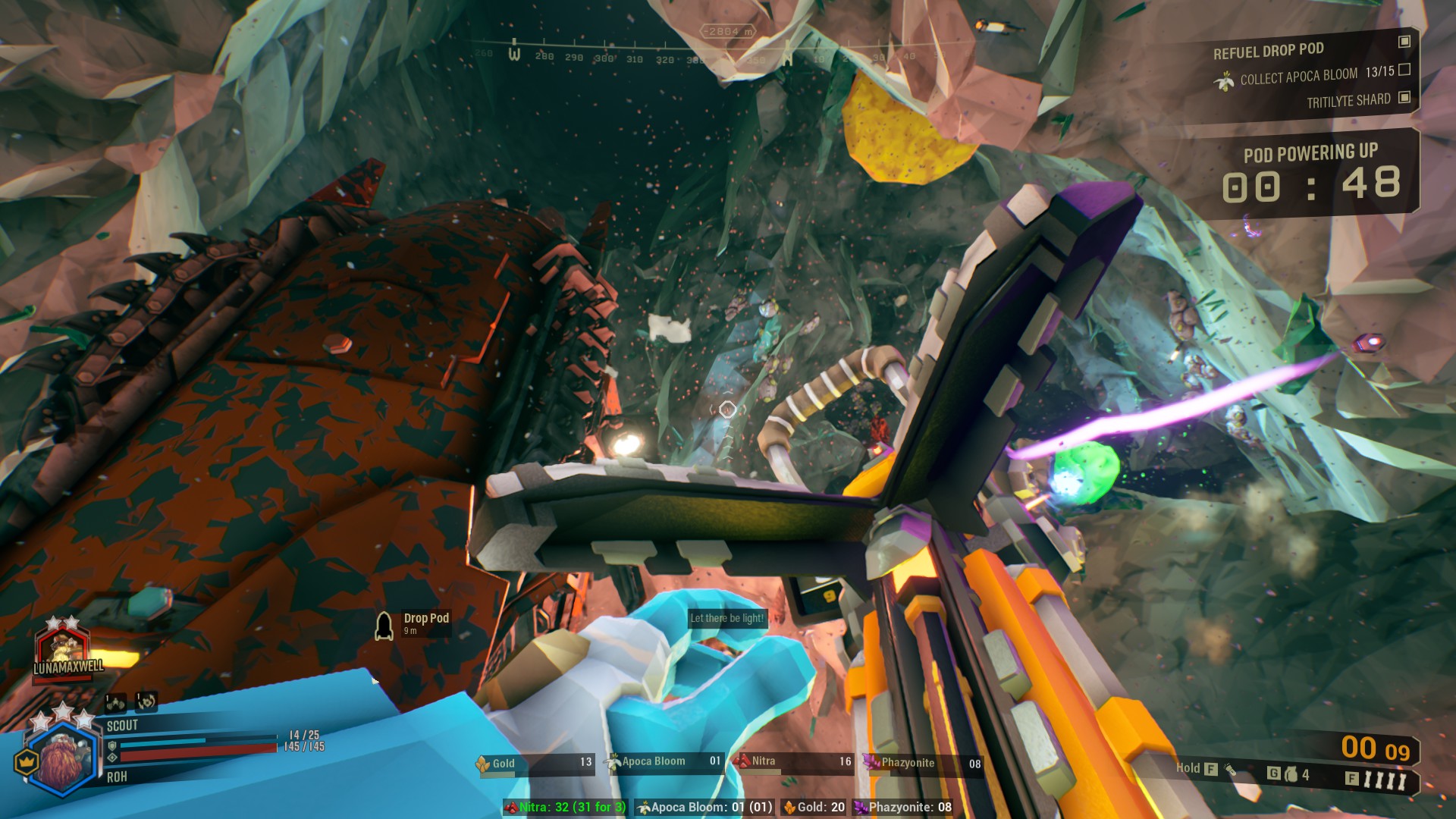1456x819 pixels.
Task: Select the Gold resource slot
Action: [534, 764]
